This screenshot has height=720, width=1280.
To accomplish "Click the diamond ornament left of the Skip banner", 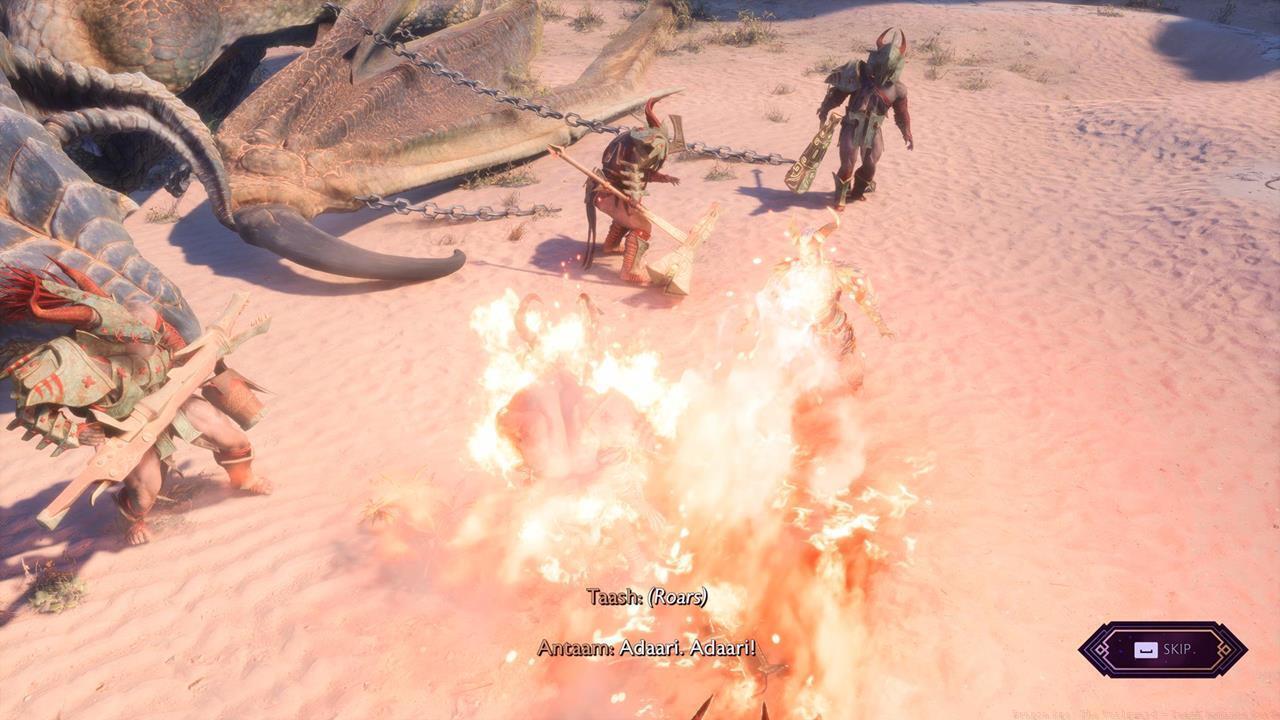I will tap(1100, 649).
